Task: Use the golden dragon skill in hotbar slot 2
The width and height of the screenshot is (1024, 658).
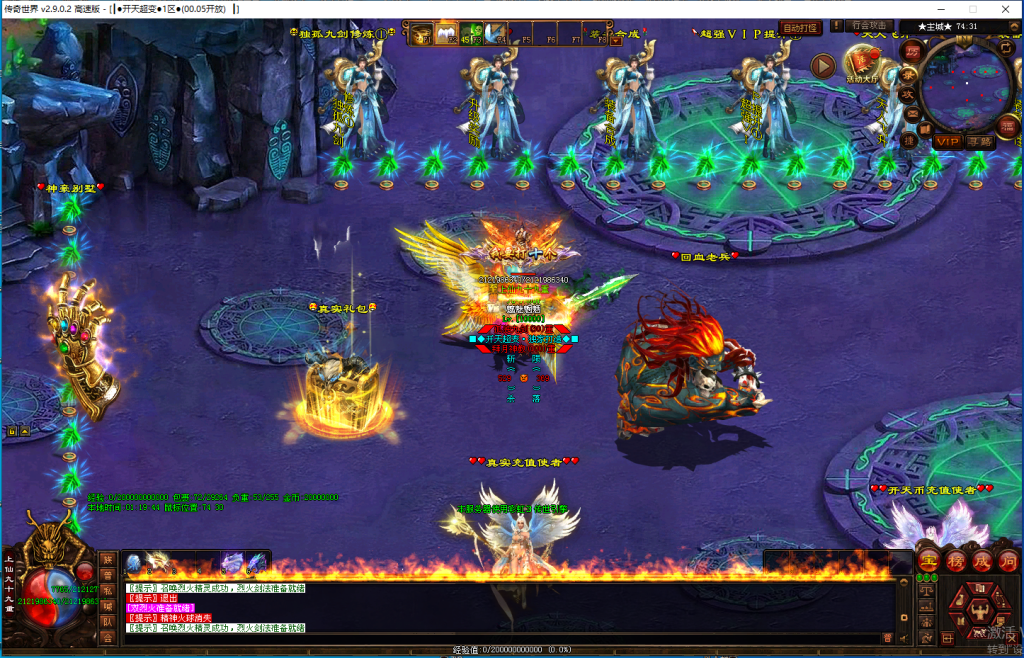Action: (159, 564)
